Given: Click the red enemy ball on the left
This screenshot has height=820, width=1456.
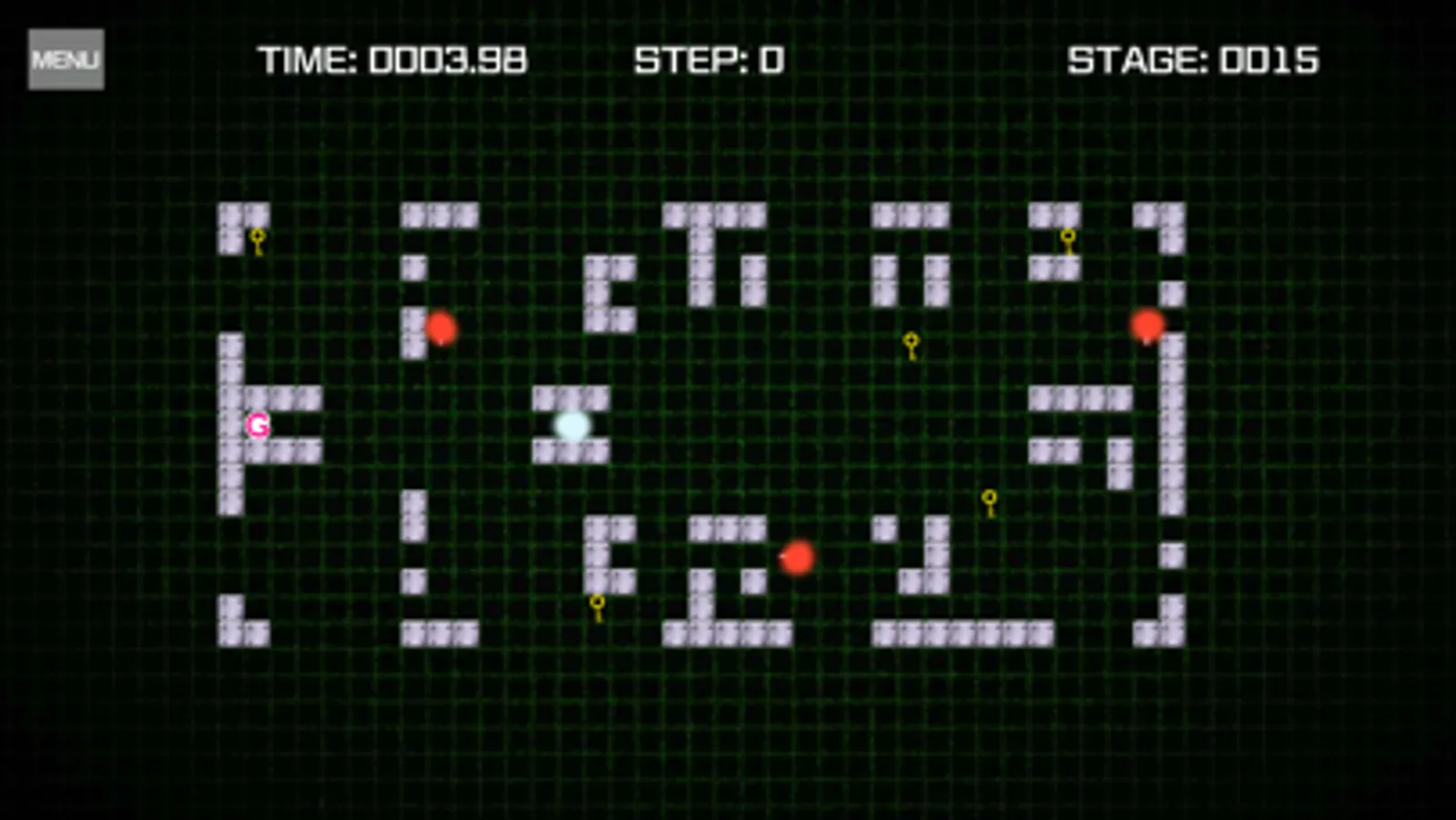Looking at the screenshot, I should tap(443, 329).
